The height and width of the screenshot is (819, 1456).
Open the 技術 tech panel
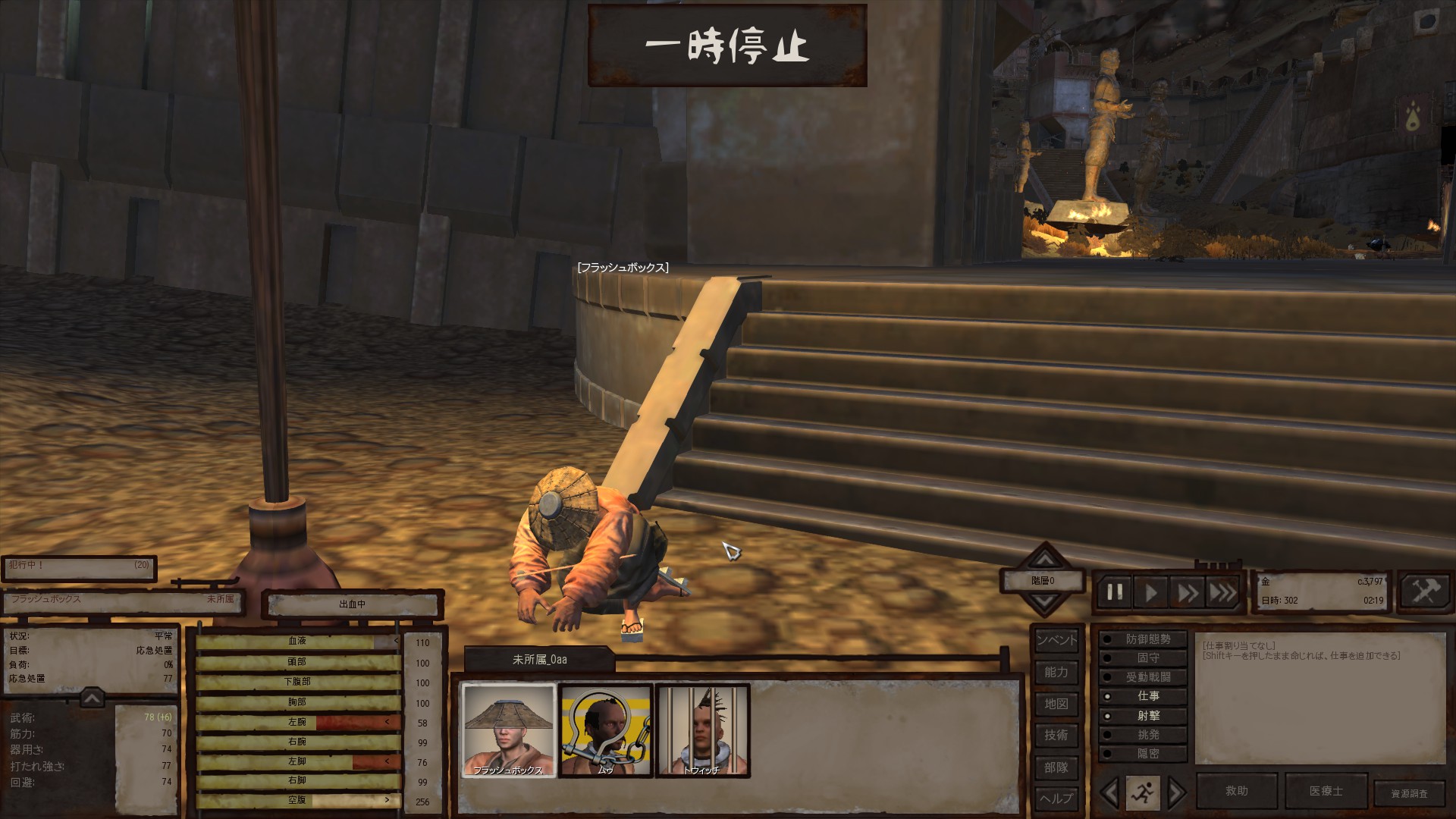coord(1056,735)
